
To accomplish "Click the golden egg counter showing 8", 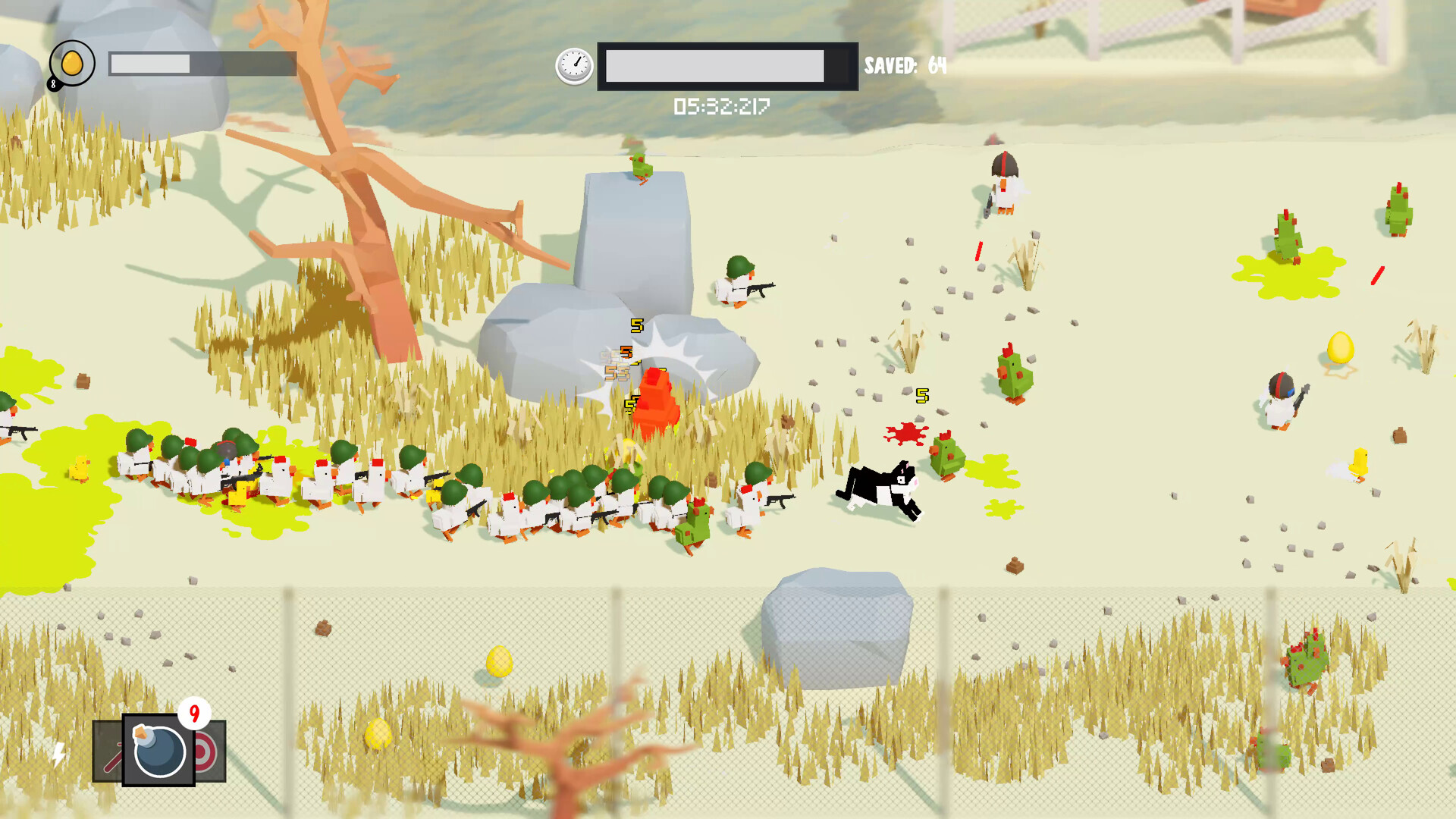I will coord(72,64).
